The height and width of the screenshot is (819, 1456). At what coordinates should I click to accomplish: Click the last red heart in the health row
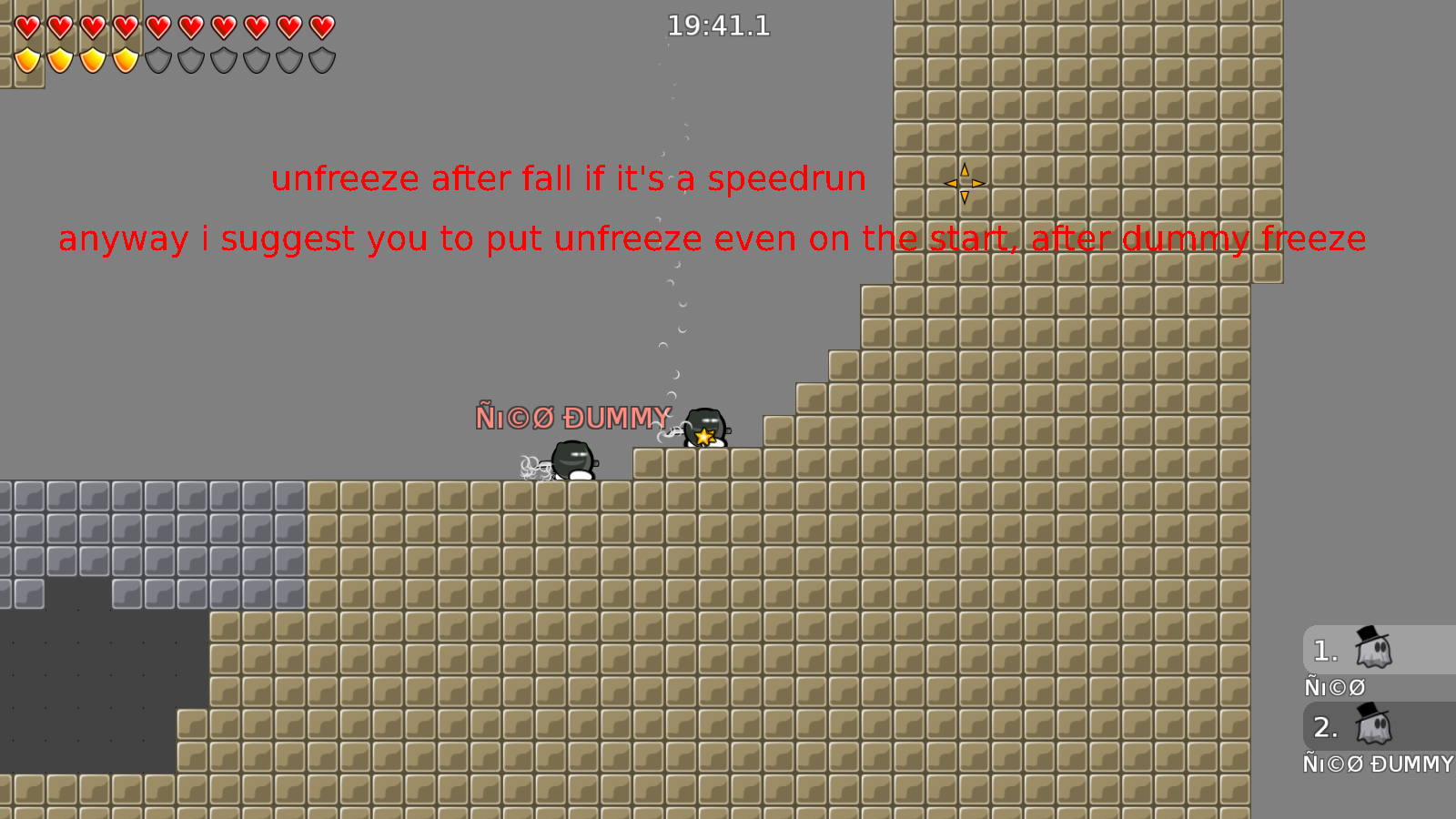click(x=321, y=27)
